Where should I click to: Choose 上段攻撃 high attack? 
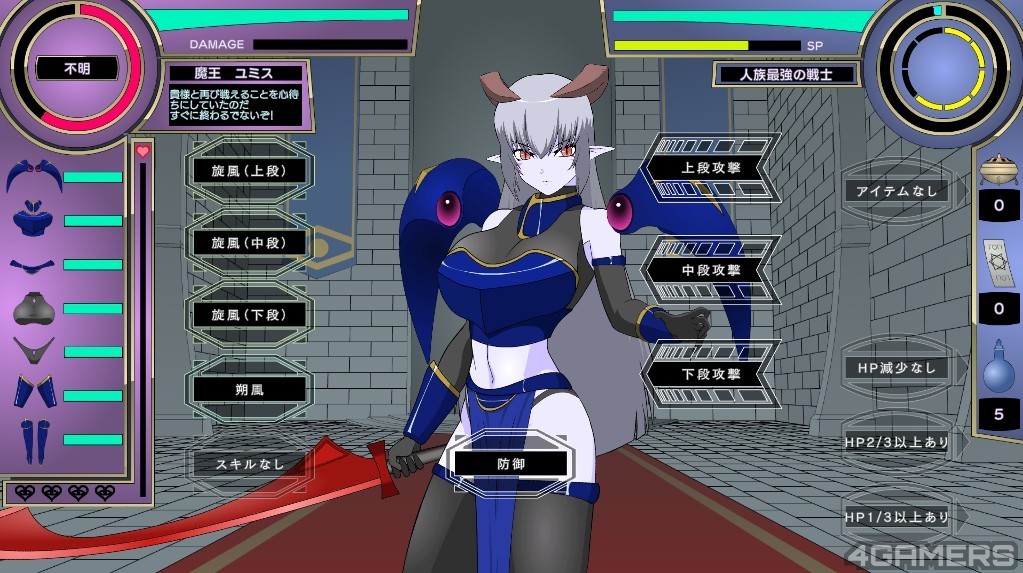tap(711, 168)
